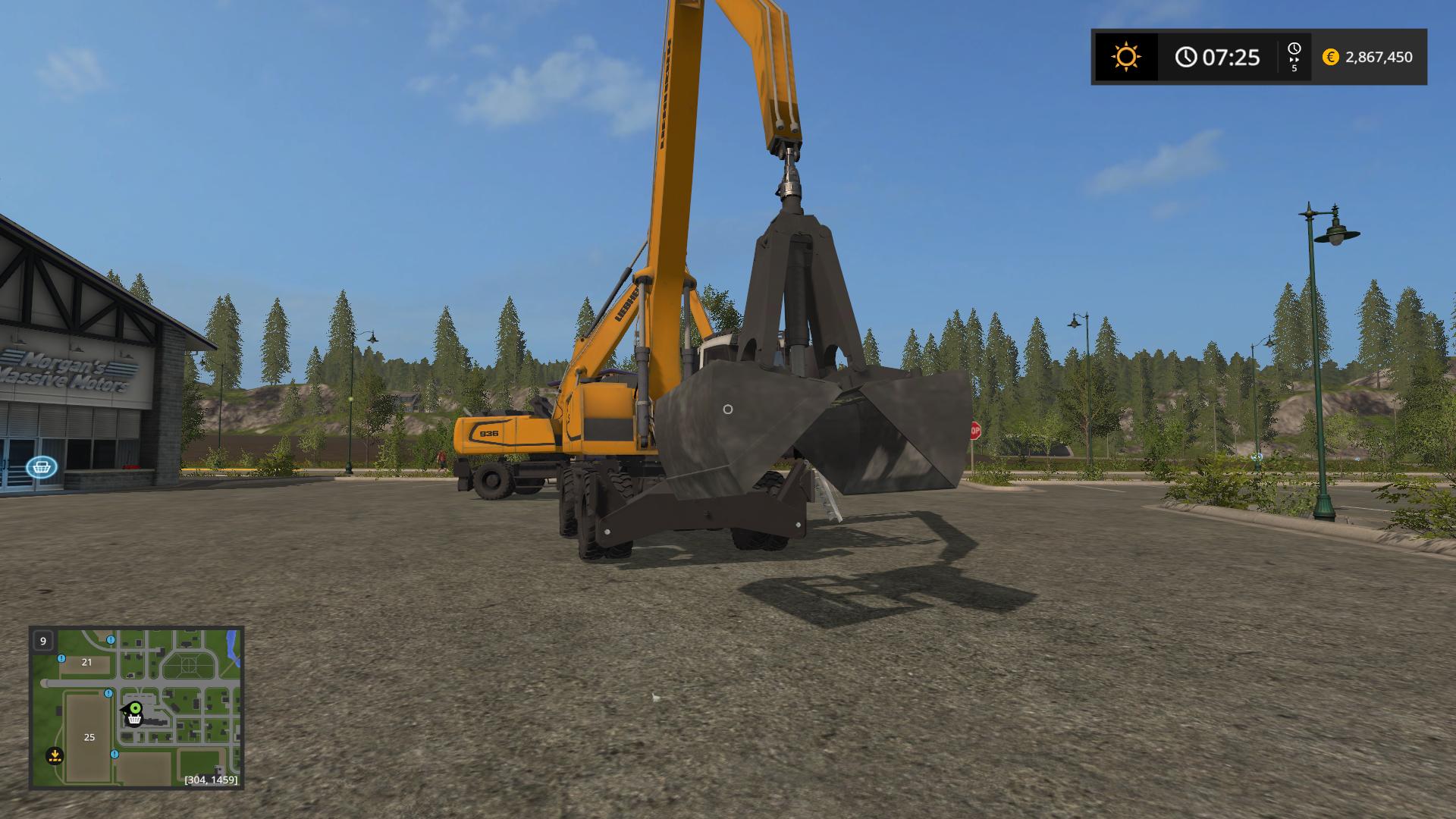Select field number 21 on the minimap

(x=86, y=662)
